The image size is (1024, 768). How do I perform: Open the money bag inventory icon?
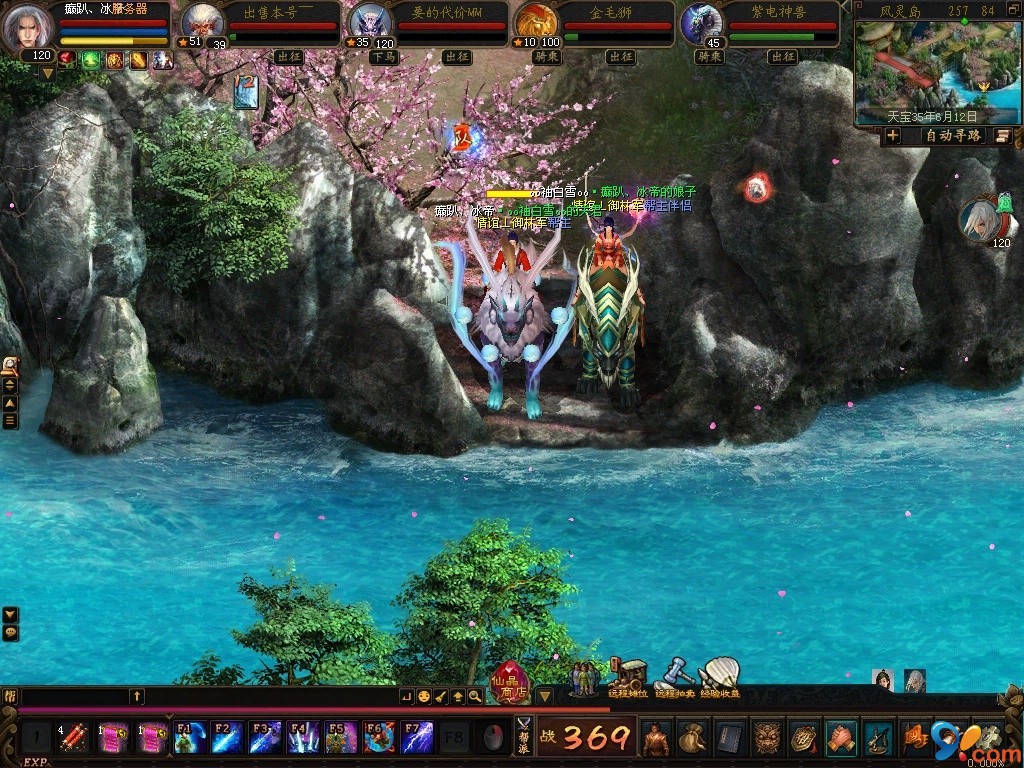click(x=692, y=738)
